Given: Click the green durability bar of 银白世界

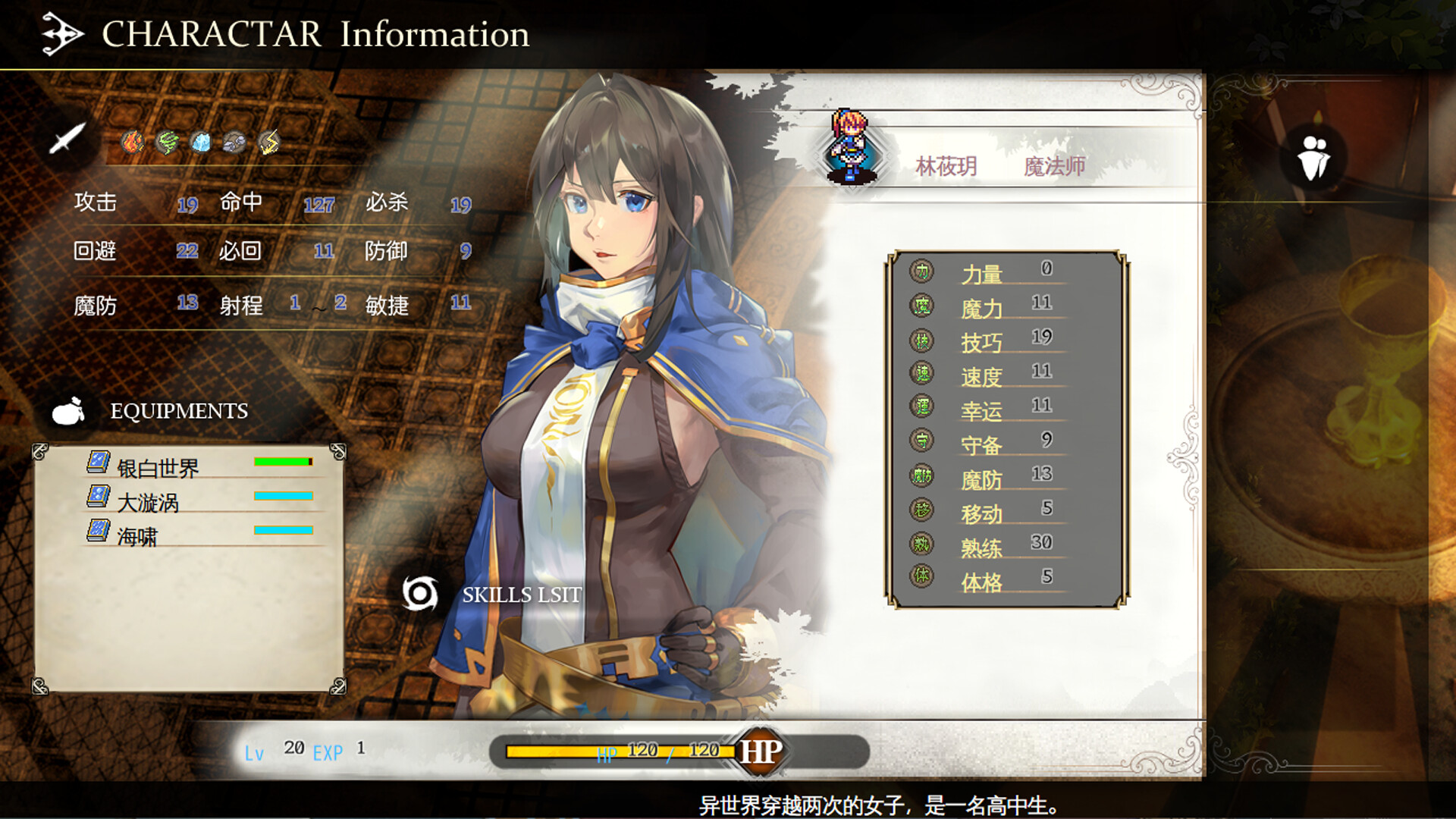Looking at the screenshot, I should click(x=281, y=460).
